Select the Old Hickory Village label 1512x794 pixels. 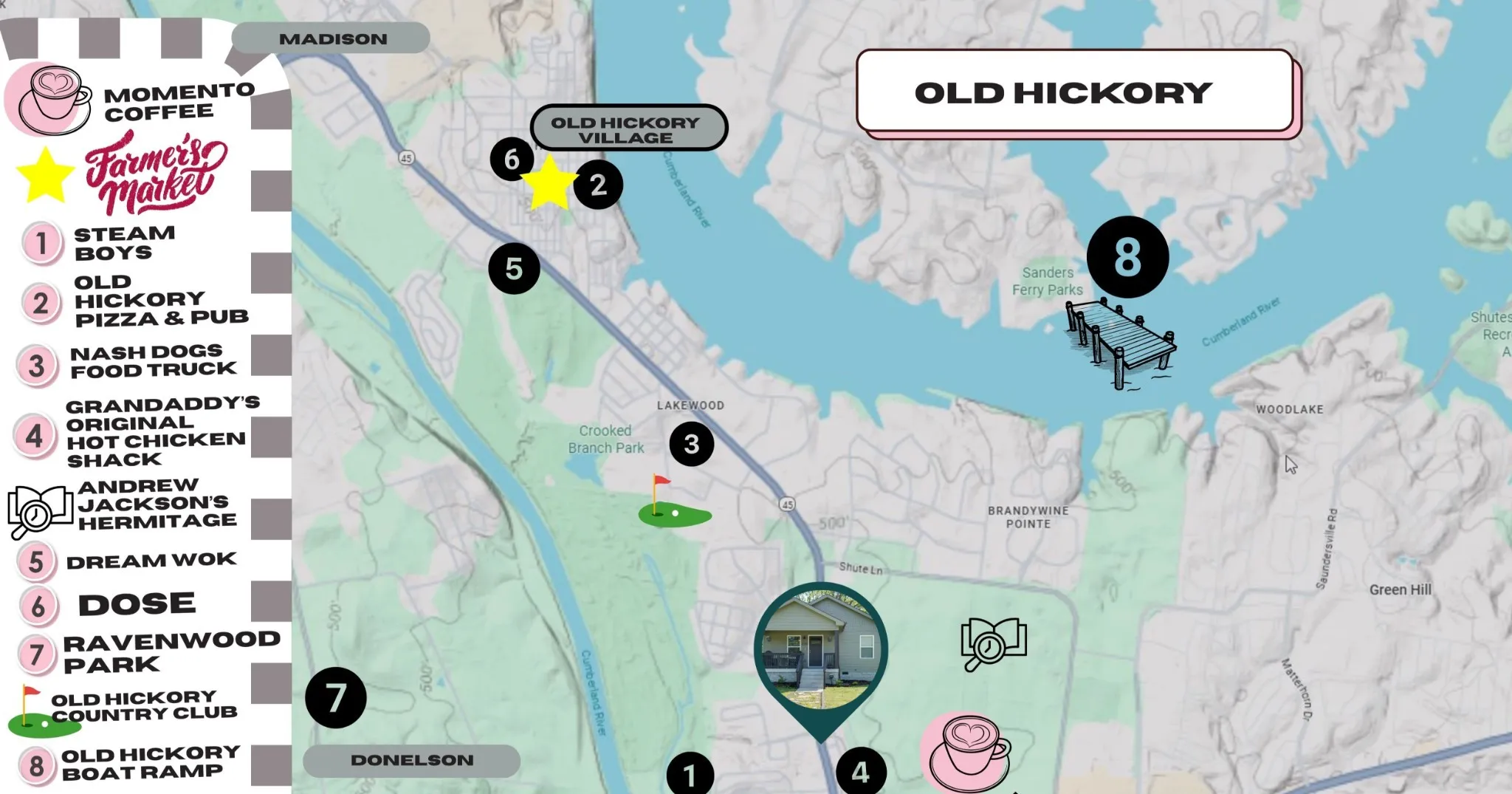click(628, 129)
